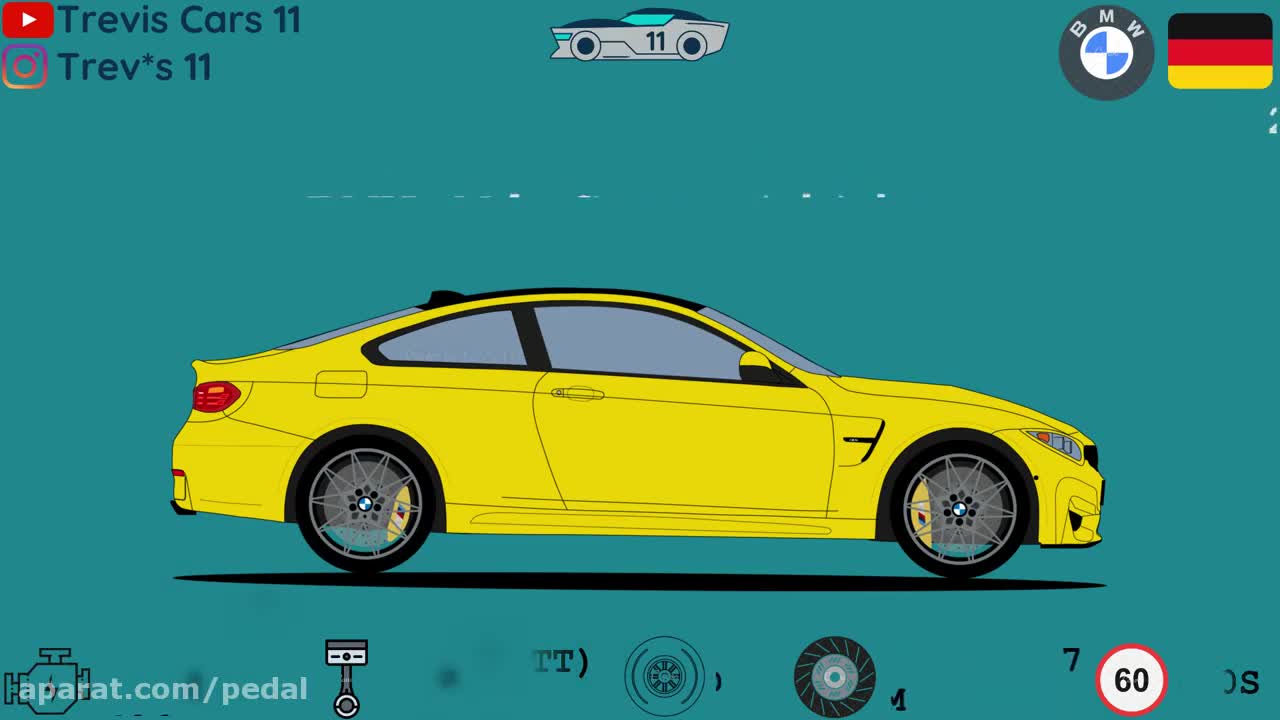The image size is (1280, 720).
Task: Click the red YouTube logo icon
Action: [x=27, y=20]
